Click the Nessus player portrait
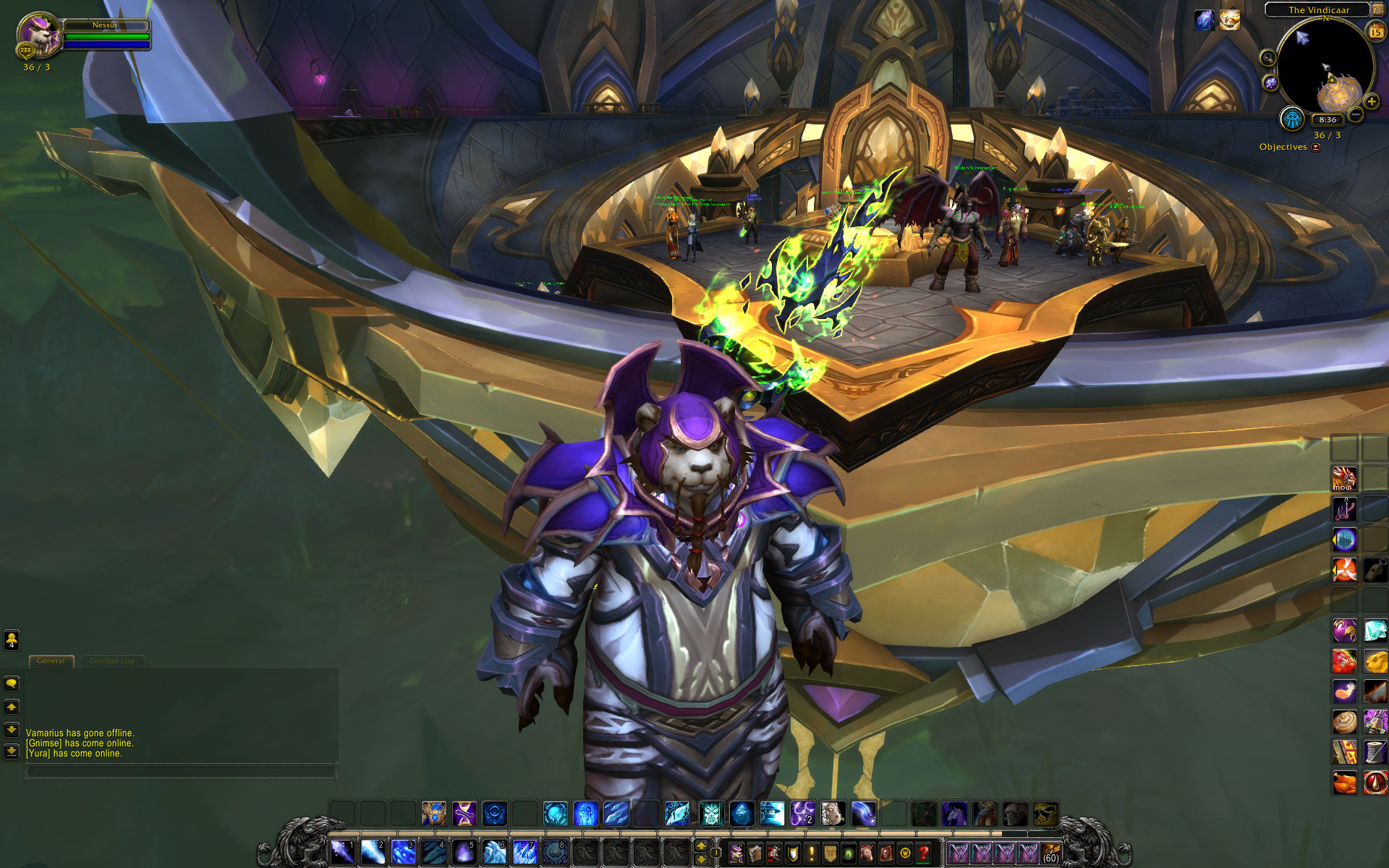 tap(36, 33)
